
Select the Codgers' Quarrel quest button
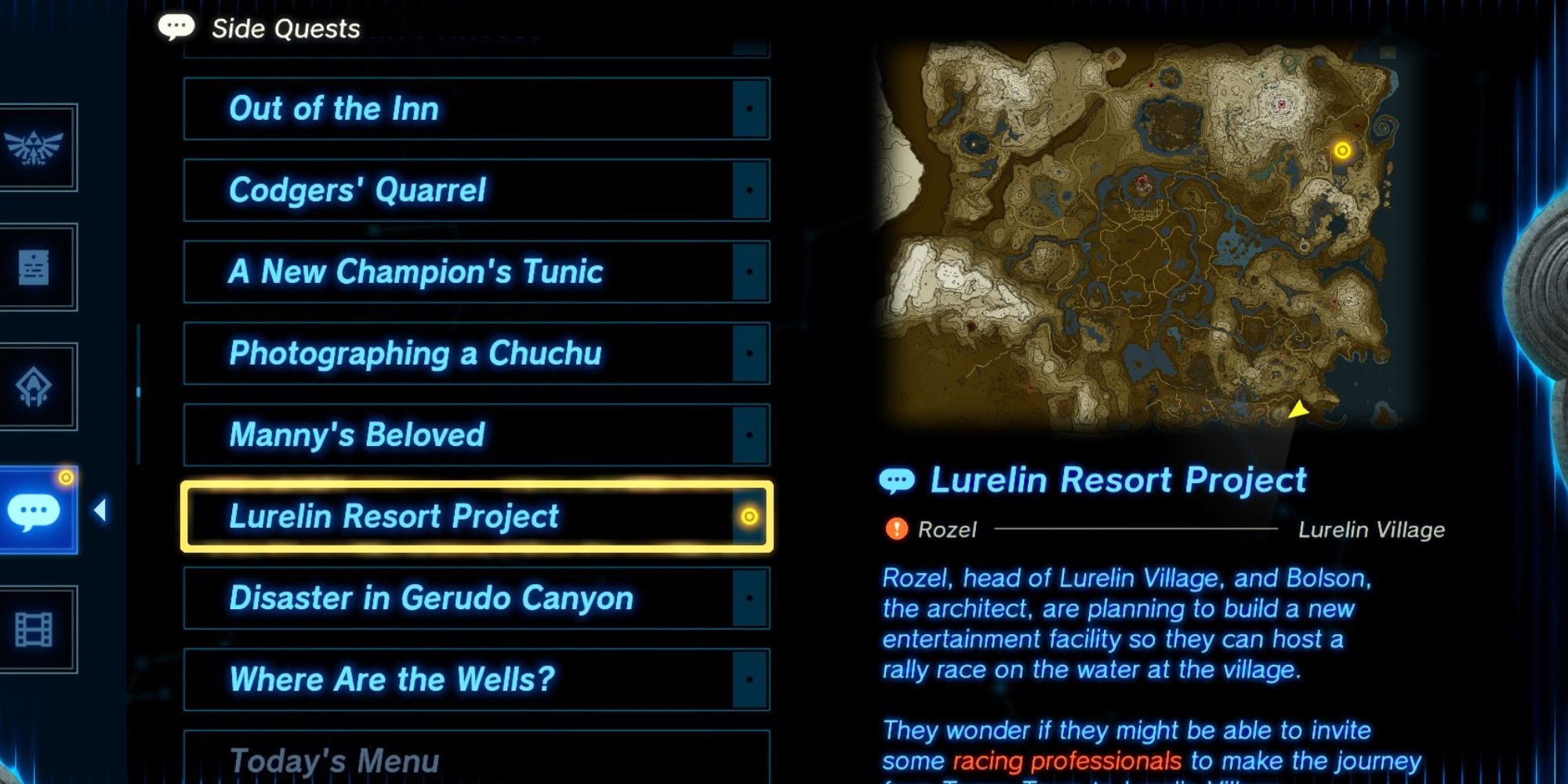(x=358, y=191)
